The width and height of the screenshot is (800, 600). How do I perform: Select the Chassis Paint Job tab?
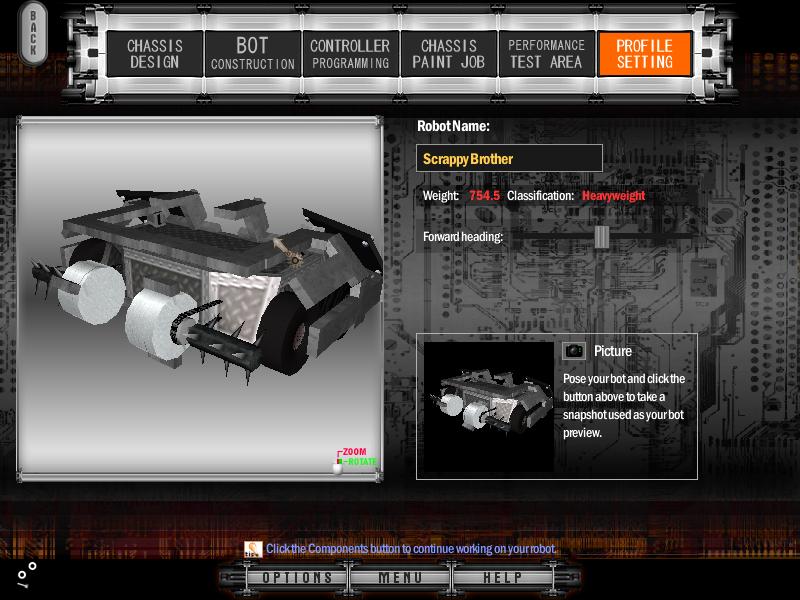pyautogui.click(x=447, y=54)
